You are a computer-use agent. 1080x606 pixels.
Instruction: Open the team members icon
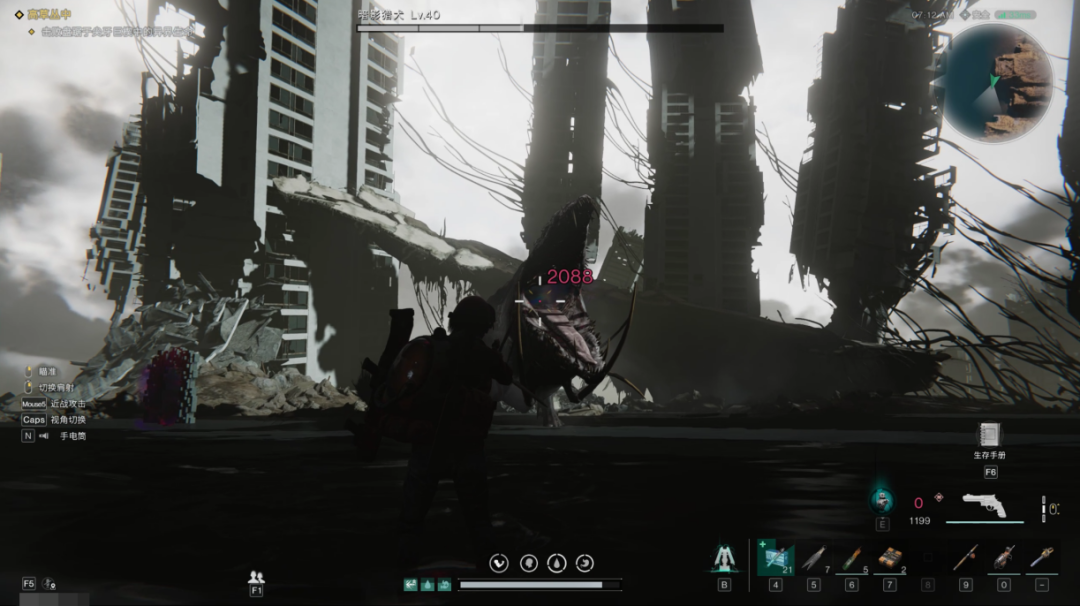(256, 577)
